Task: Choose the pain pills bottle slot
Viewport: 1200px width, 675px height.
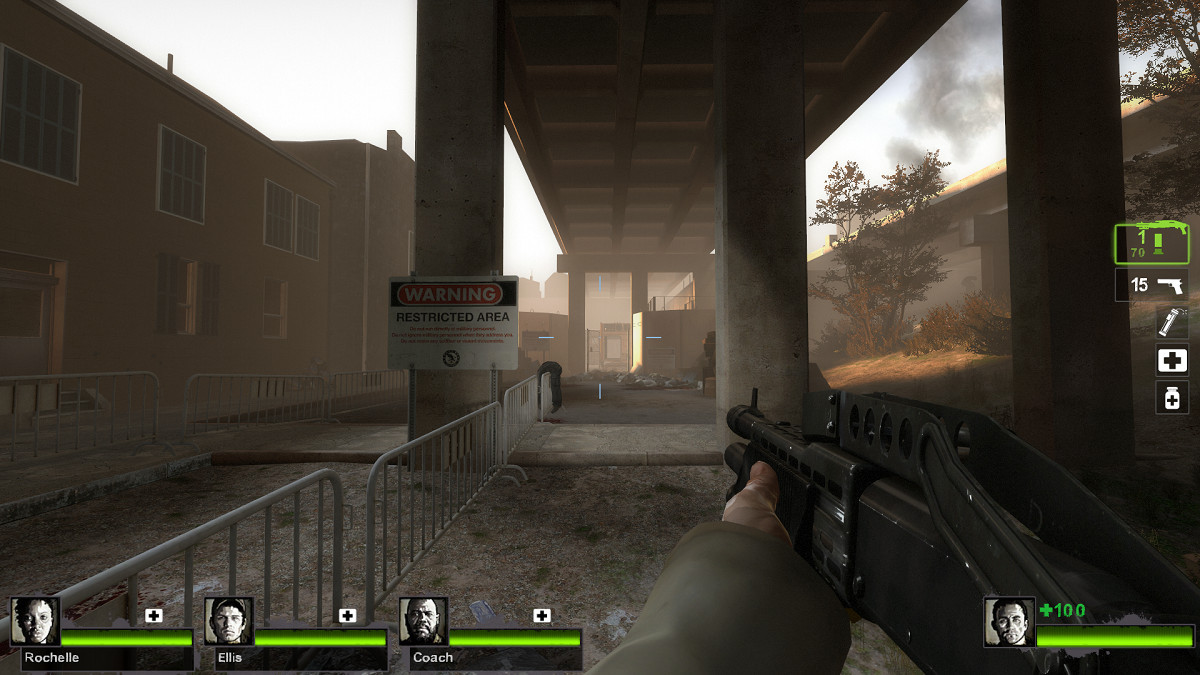Action: pos(1171,397)
